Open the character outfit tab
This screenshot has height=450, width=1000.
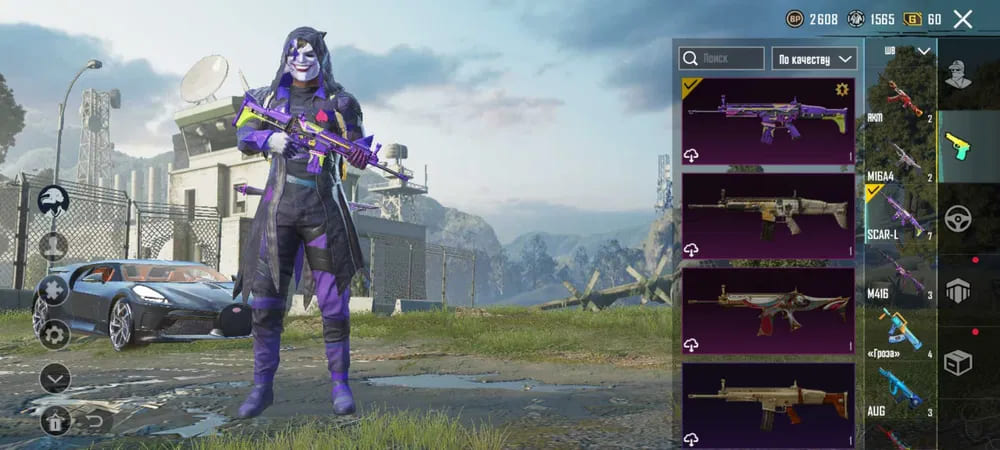click(958, 74)
